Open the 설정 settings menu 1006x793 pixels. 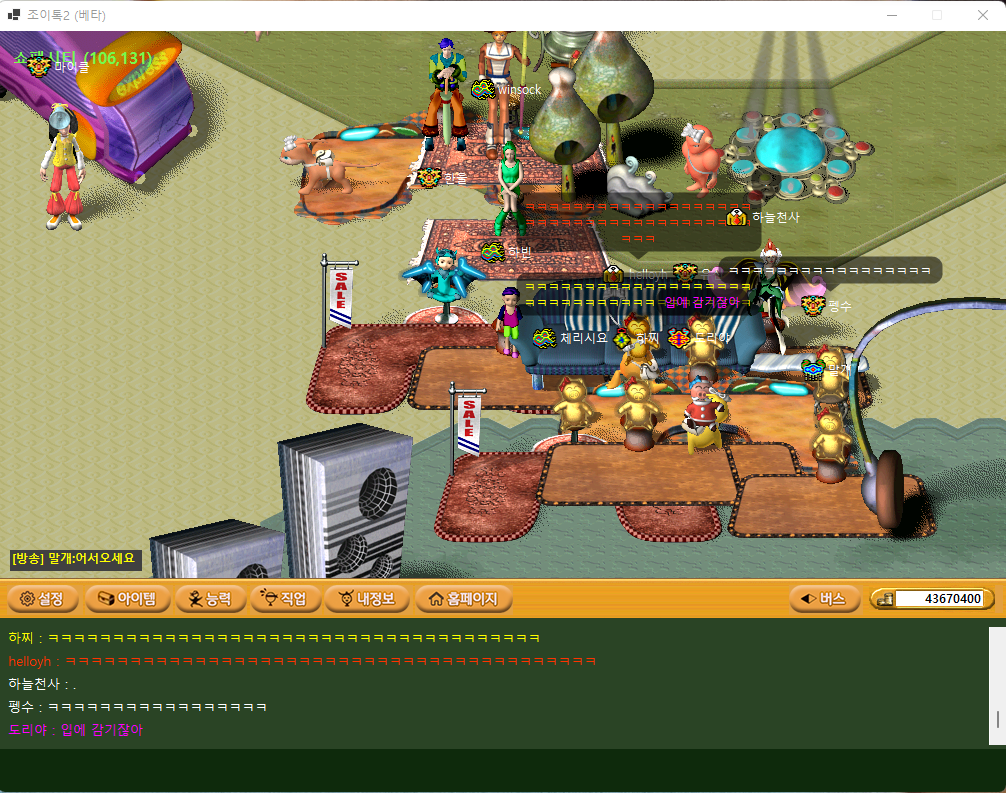pos(42,599)
